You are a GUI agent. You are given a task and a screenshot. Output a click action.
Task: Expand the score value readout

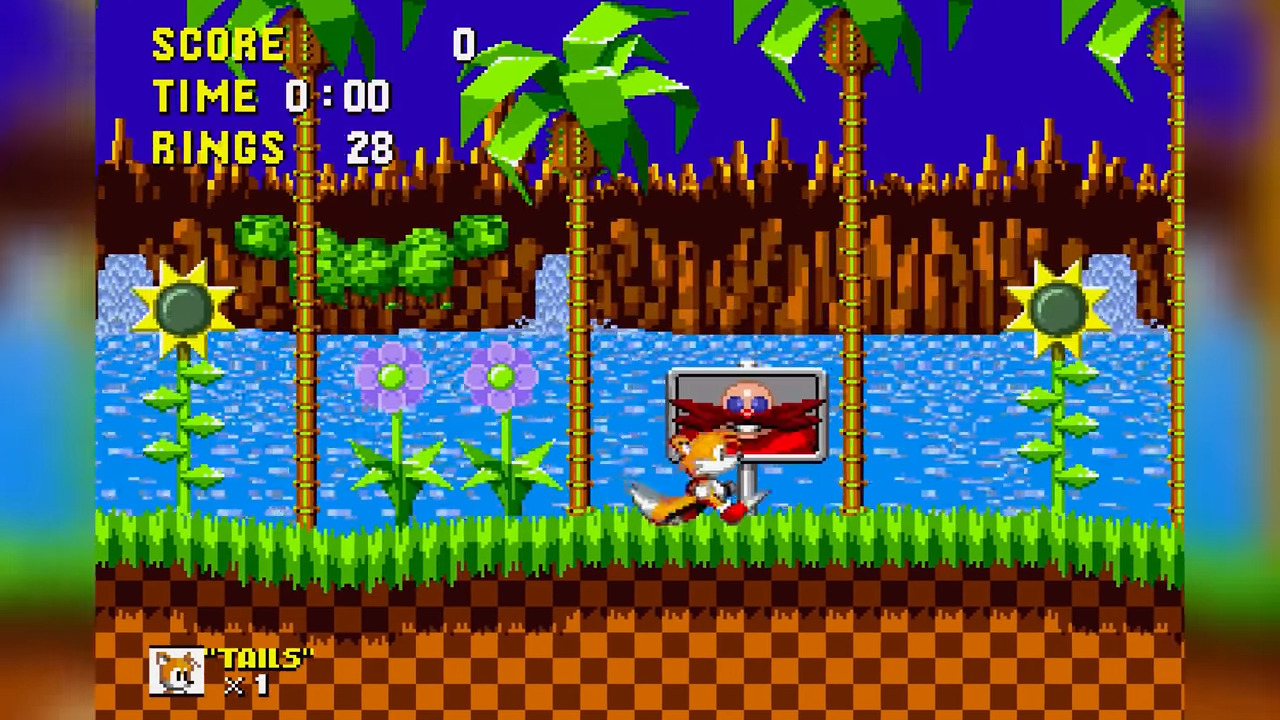(462, 45)
